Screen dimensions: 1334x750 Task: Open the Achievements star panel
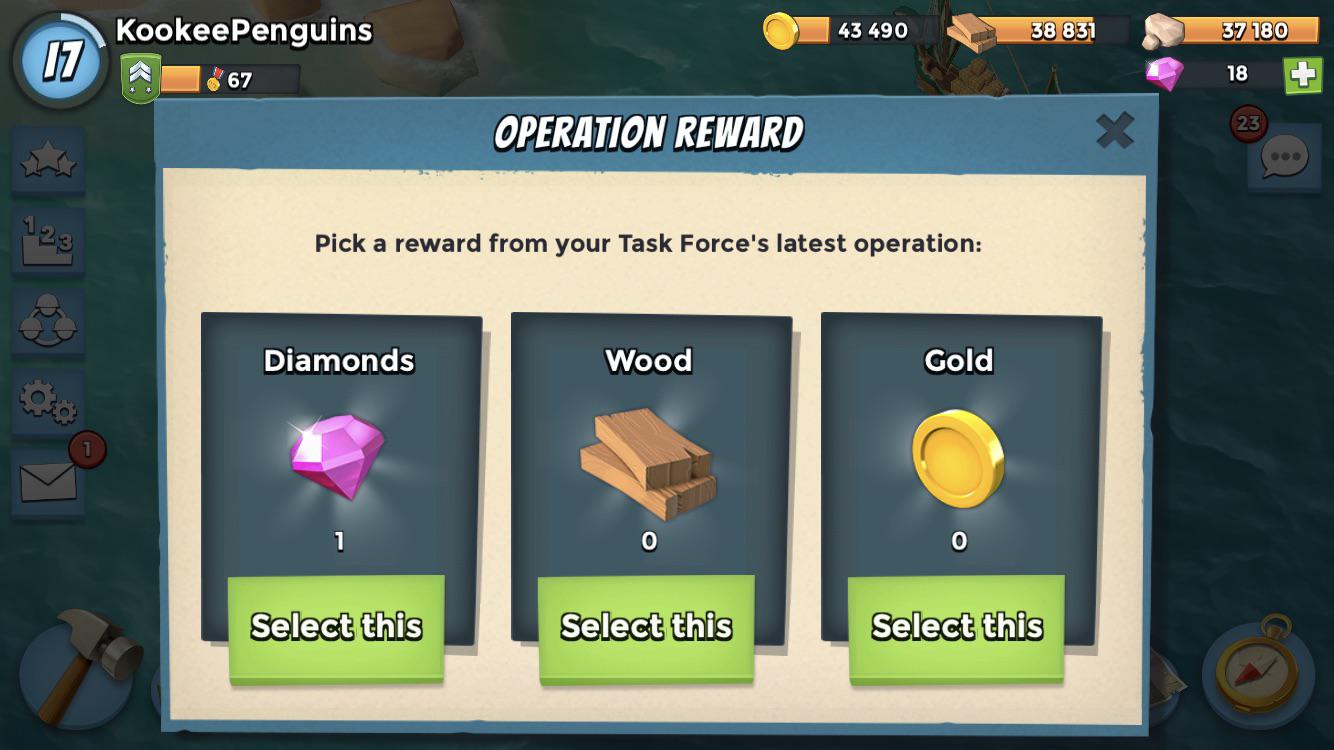(47, 162)
